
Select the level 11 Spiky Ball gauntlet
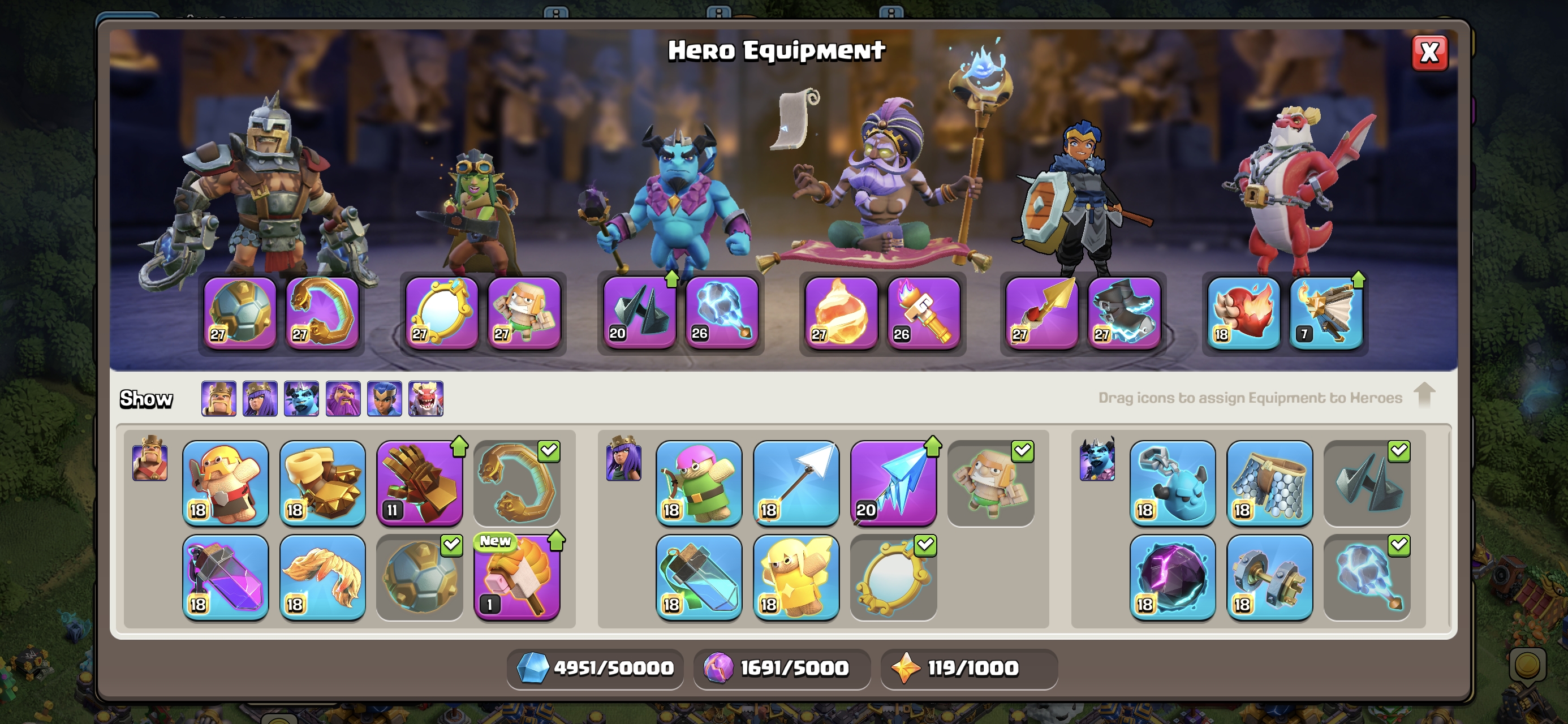click(x=419, y=482)
